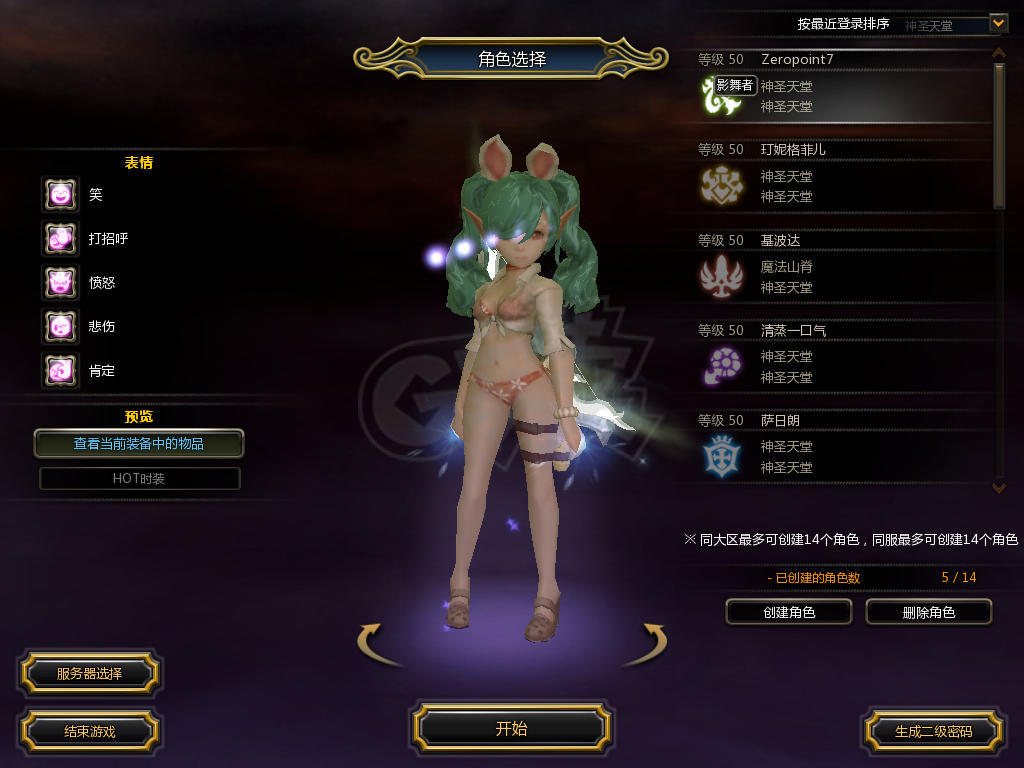Click the 开始 start button
Viewport: 1024px width, 768px height.
[x=511, y=729]
